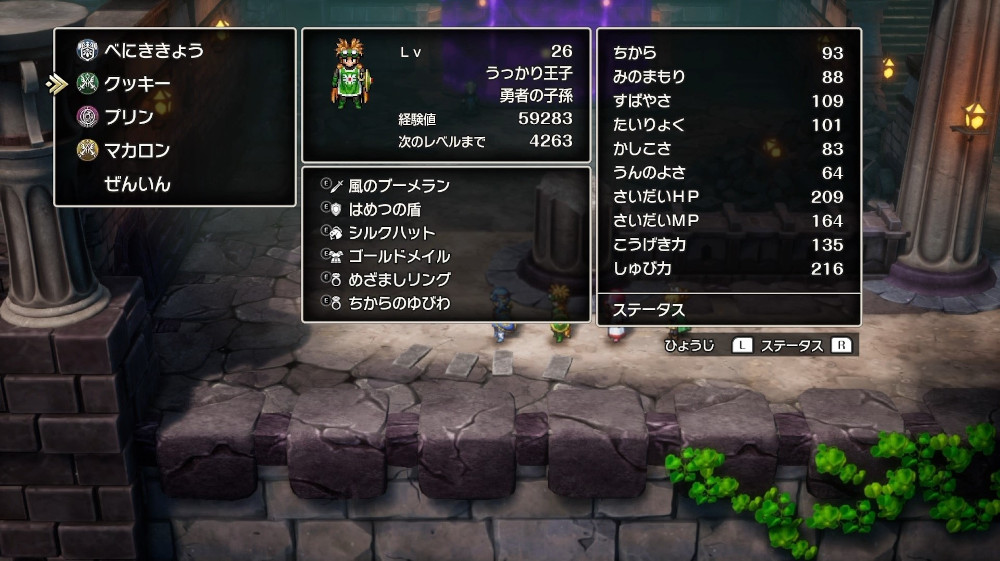This screenshot has width=1000, height=561.
Task: Select the シルクハット helmet slot
Action: (x=391, y=233)
